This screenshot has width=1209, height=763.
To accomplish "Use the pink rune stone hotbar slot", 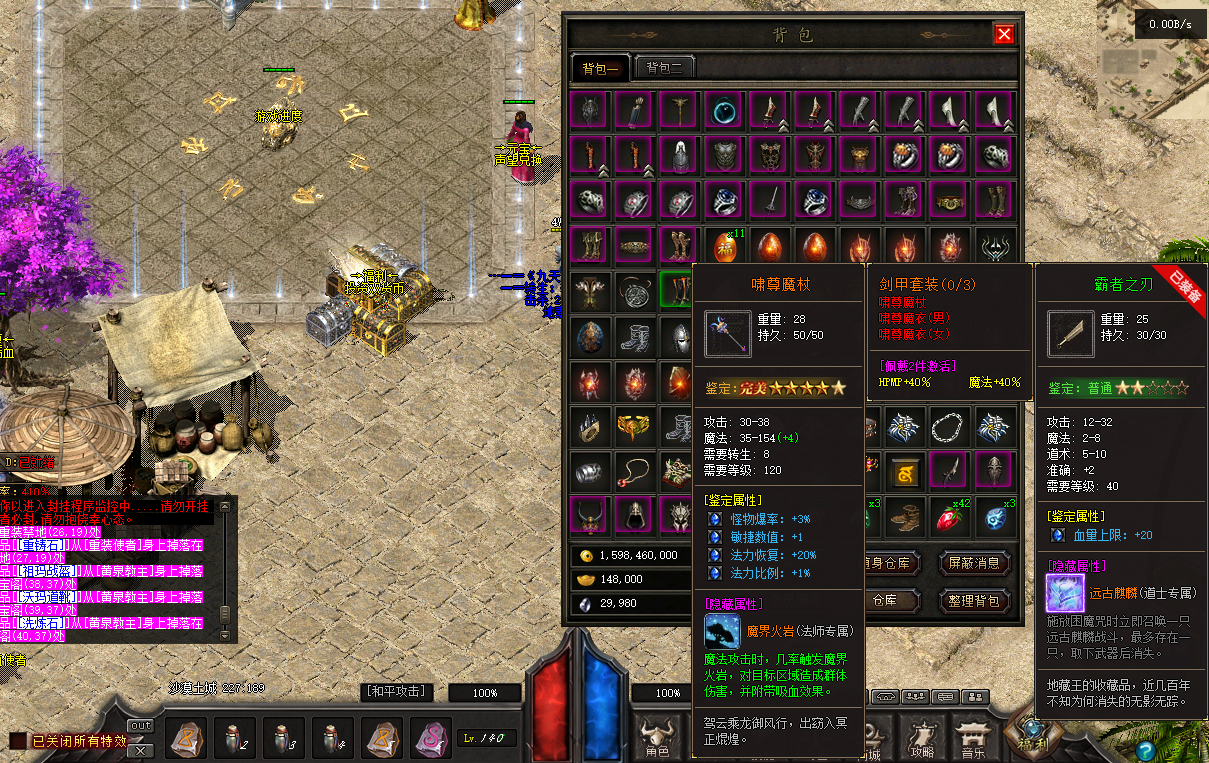I will (431, 740).
